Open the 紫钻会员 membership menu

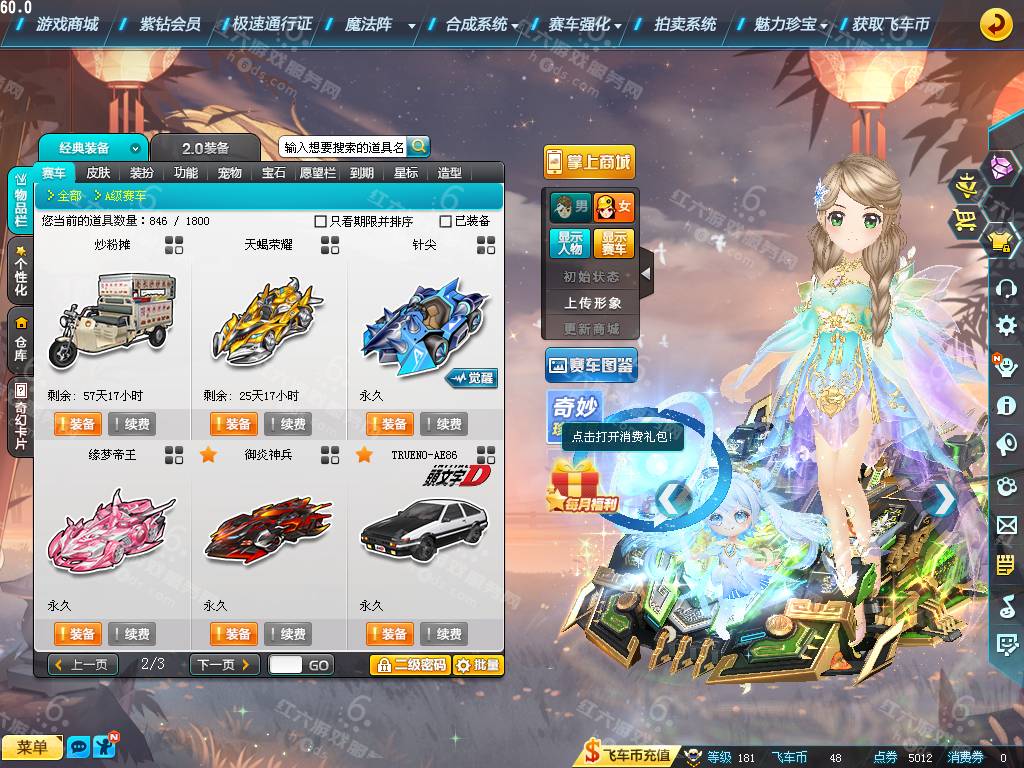[170, 24]
